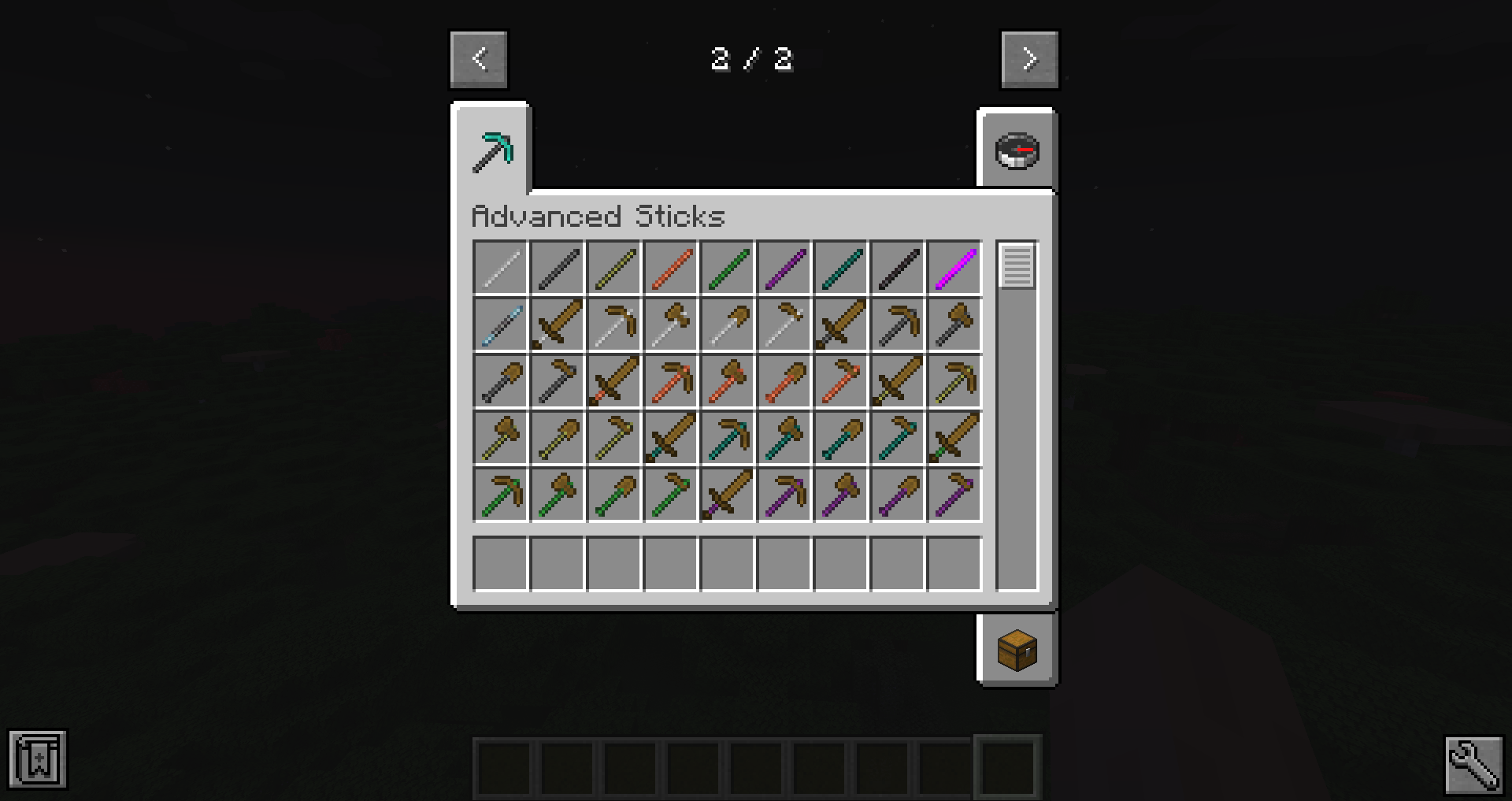Choose the wooden sword with purple handle
Viewport: 1512px width, 801px height.
(728, 495)
